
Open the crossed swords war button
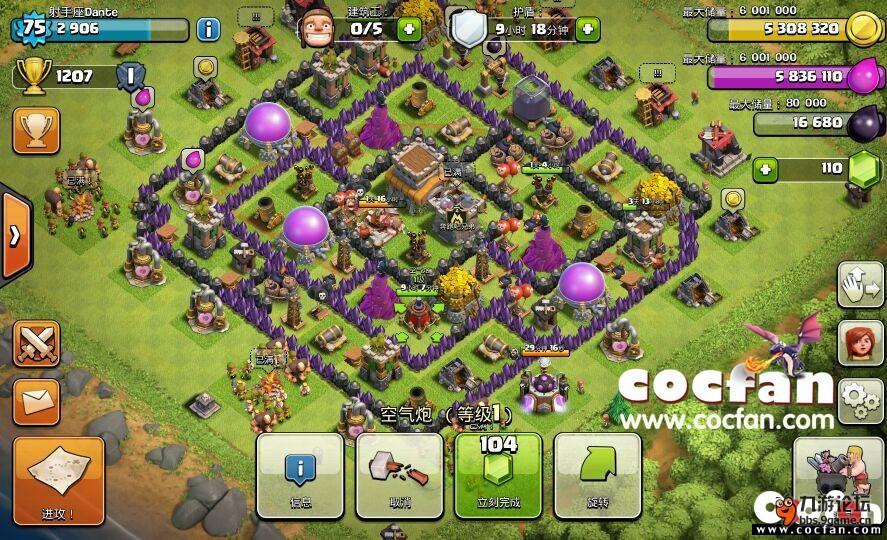tap(36, 343)
